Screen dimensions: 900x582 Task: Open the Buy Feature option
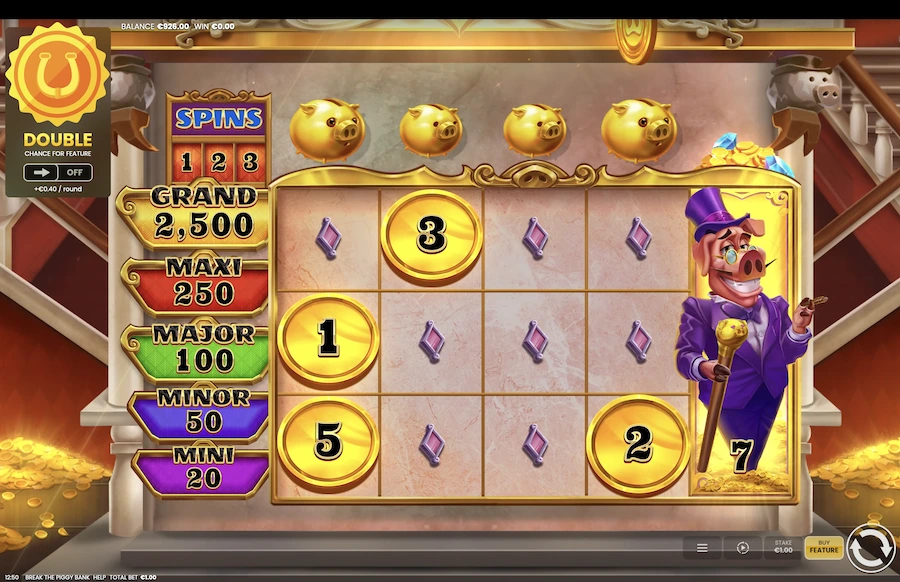pyautogui.click(x=824, y=547)
